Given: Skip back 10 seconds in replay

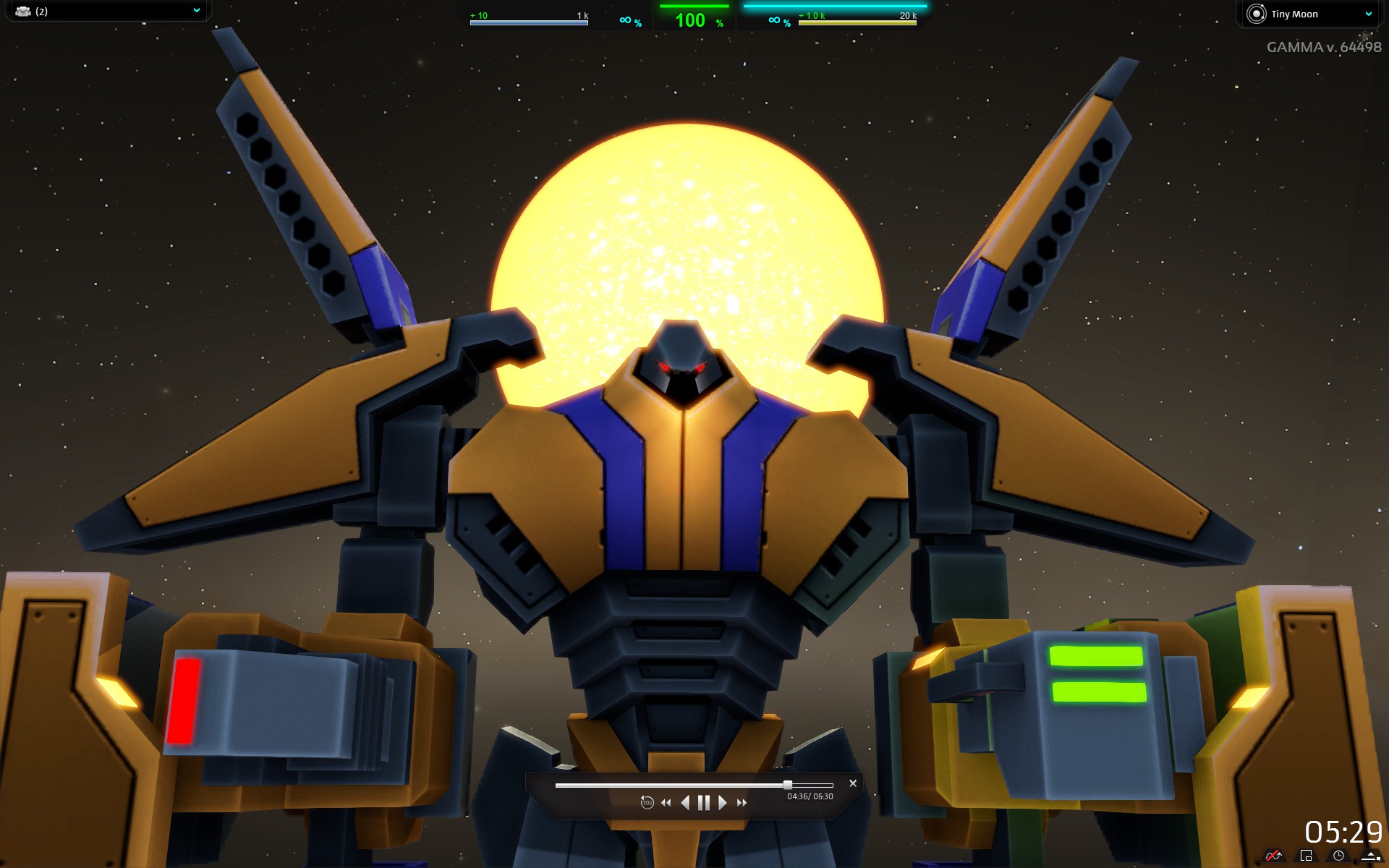Looking at the screenshot, I should tap(647, 803).
